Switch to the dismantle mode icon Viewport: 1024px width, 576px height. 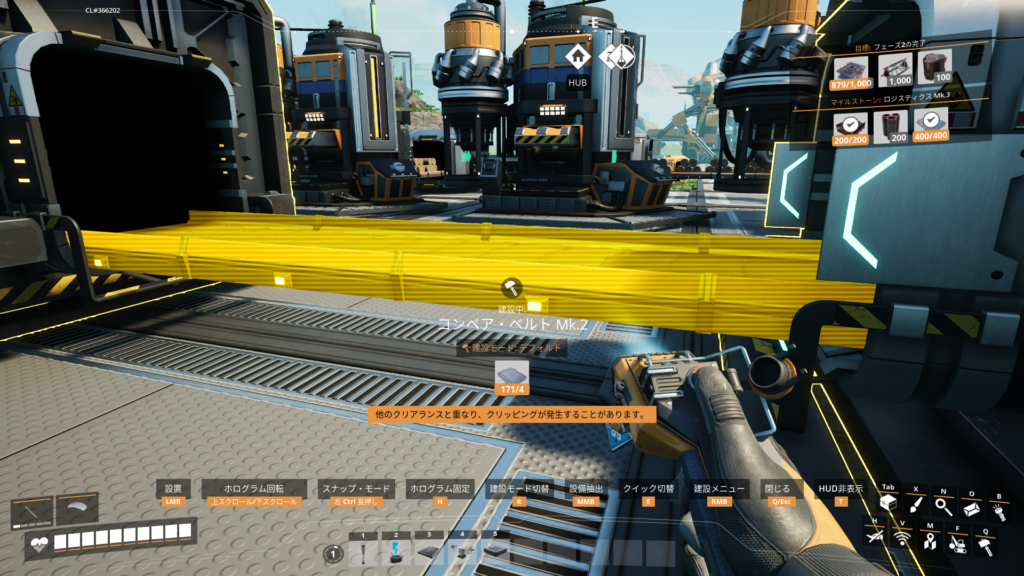click(957, 543)
